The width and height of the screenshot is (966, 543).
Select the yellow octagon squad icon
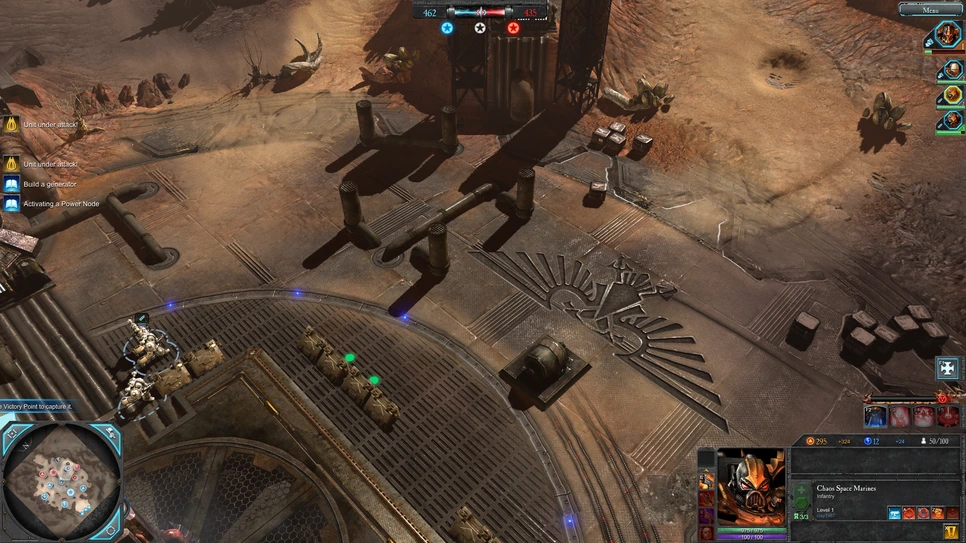949,96
